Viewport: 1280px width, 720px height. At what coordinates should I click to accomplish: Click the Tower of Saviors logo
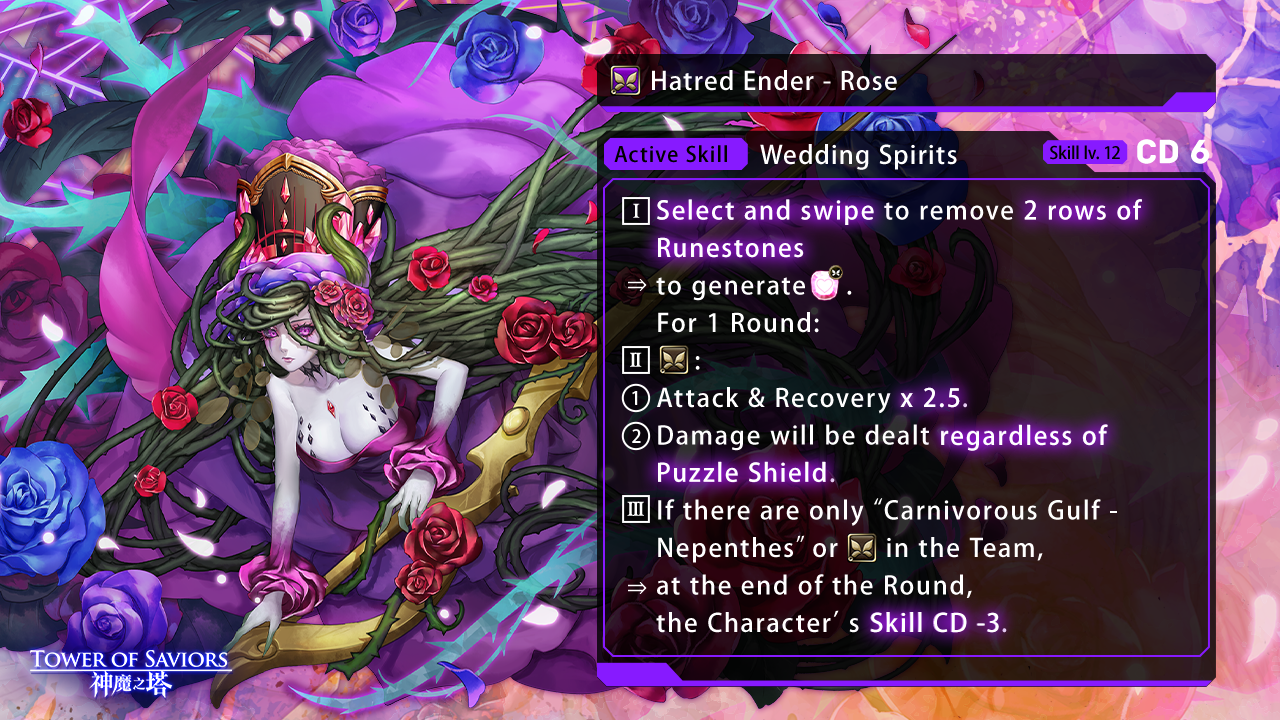tap(130, 672)
